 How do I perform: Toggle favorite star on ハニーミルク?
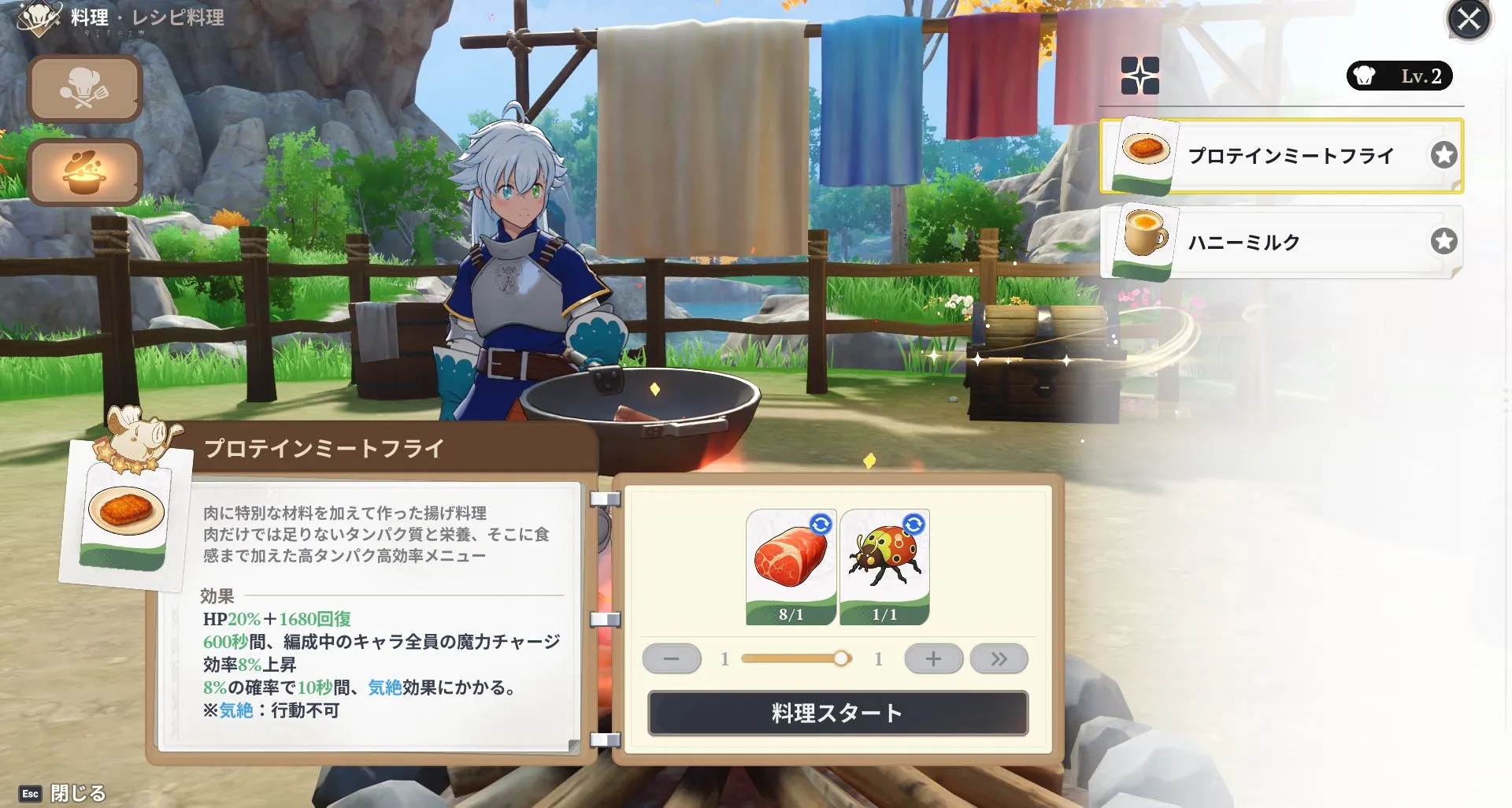pos(1443,242)
